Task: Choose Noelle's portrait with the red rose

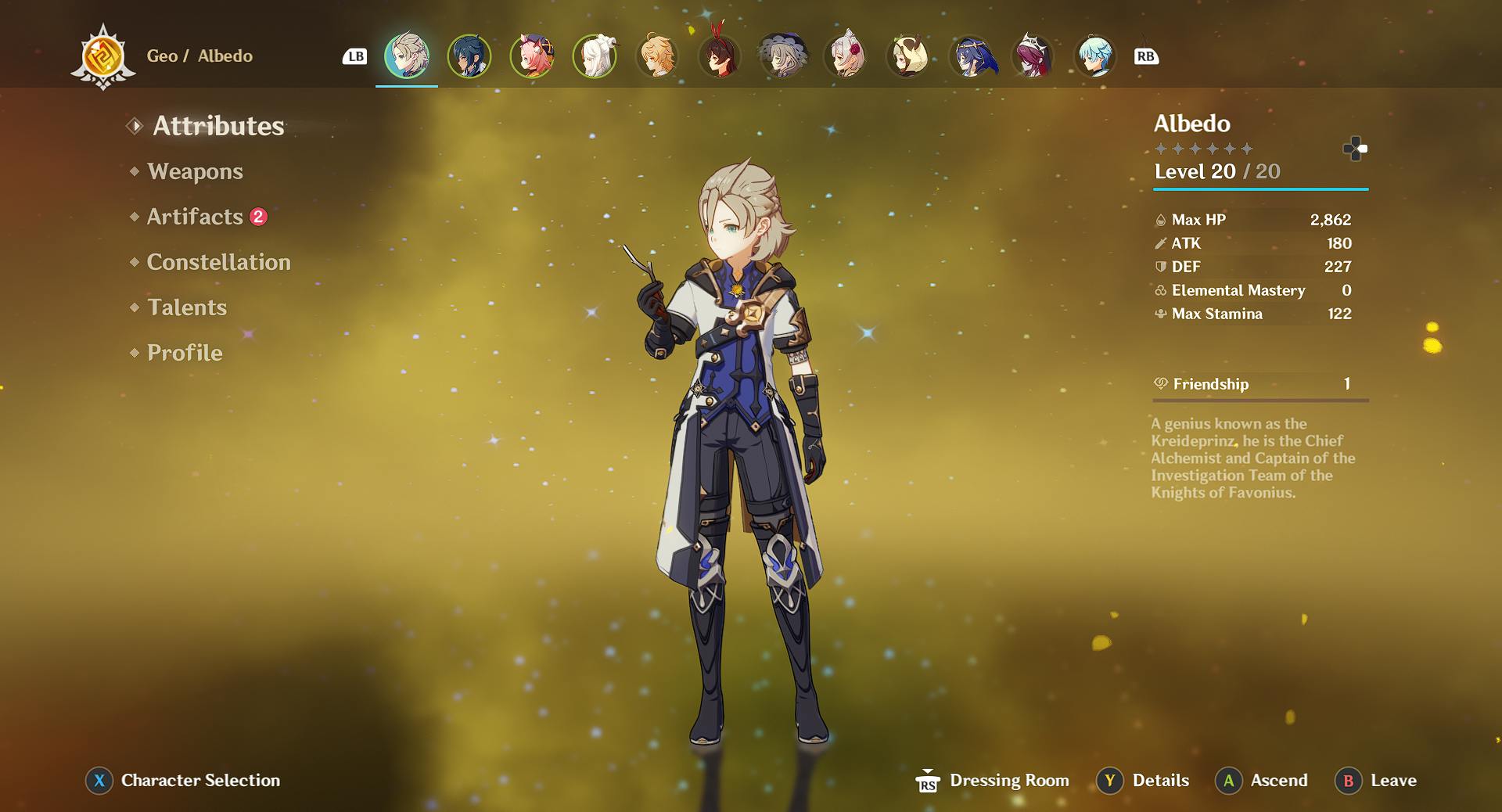Action: click(845, 56)
